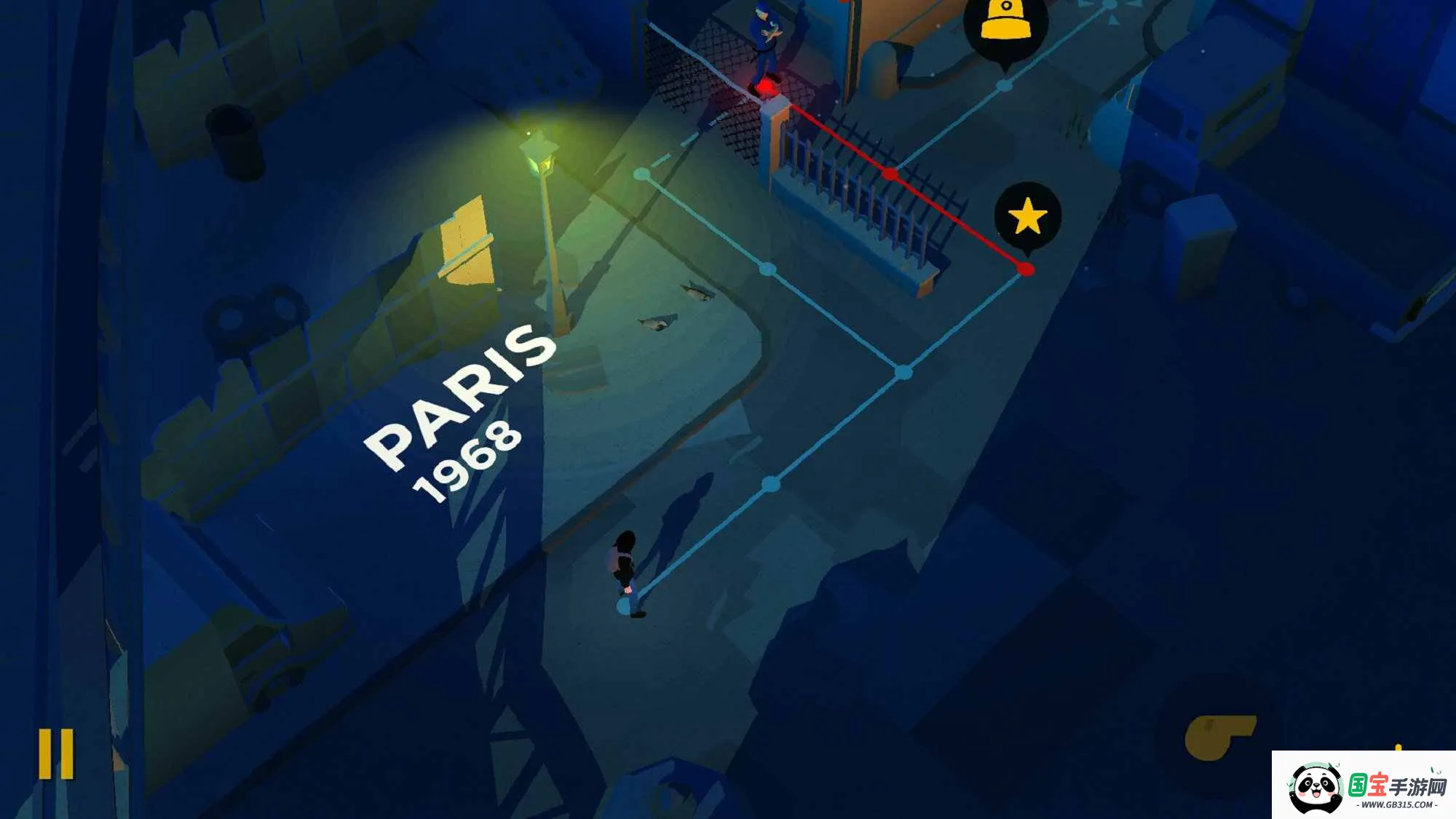Select the star bonus marker
Screen dimensions: 1456x819
1027,216
